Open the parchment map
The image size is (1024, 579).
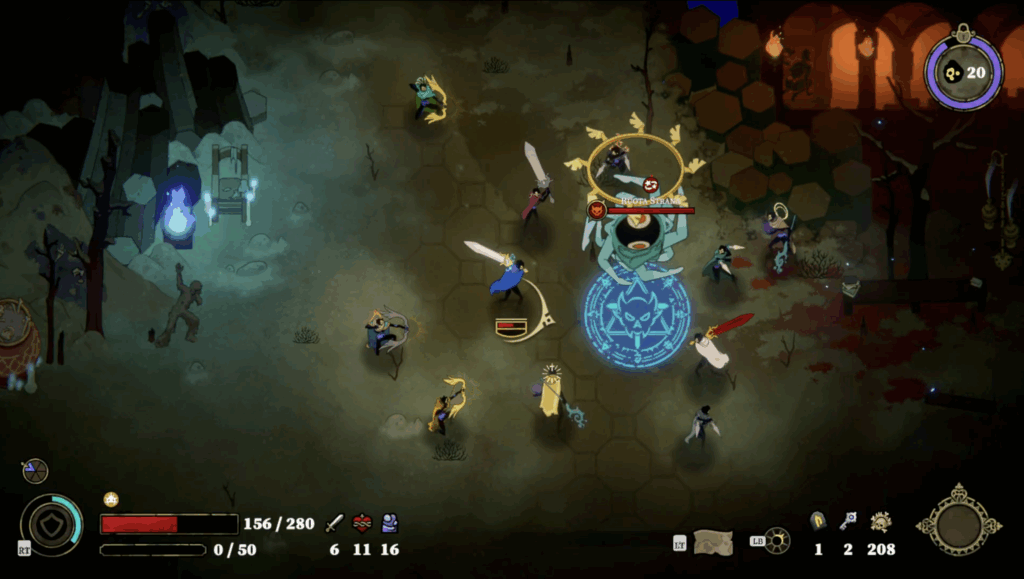click(x=712, y=541)
